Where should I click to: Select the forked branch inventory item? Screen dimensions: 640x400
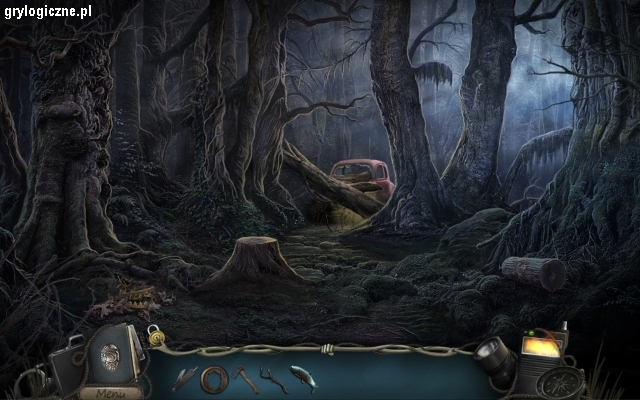(x=270, y=379)
